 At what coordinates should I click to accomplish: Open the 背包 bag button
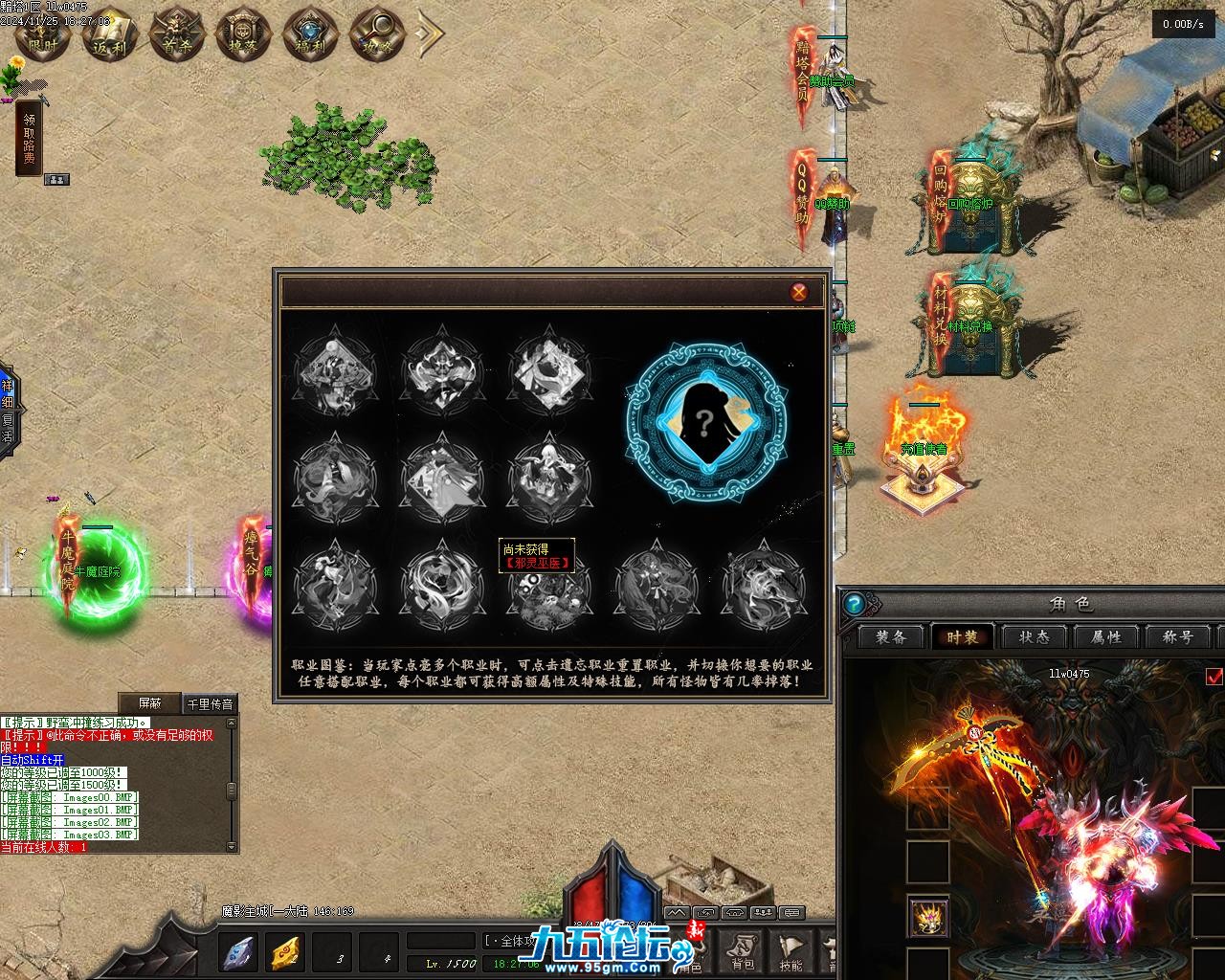point(741,953)
